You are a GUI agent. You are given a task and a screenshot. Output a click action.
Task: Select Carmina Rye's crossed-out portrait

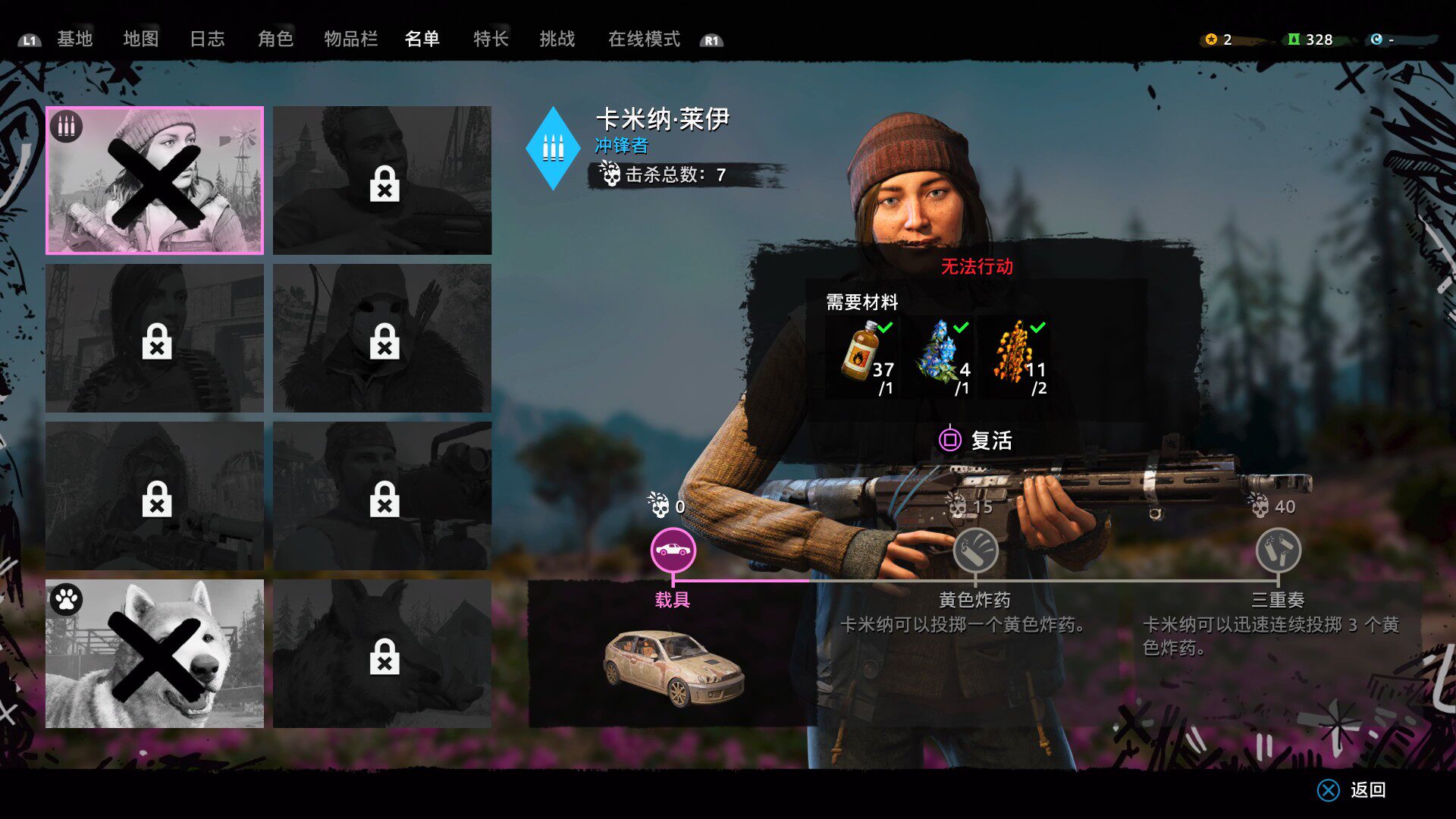point(155,180)
